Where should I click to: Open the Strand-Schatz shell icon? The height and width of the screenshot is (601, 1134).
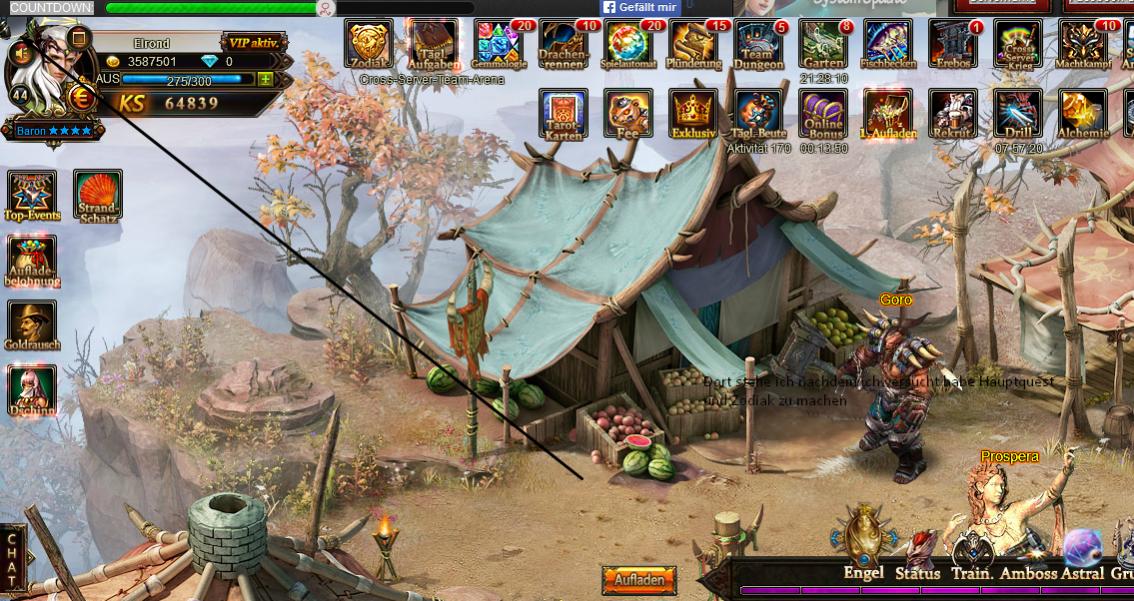coord(98,194)
